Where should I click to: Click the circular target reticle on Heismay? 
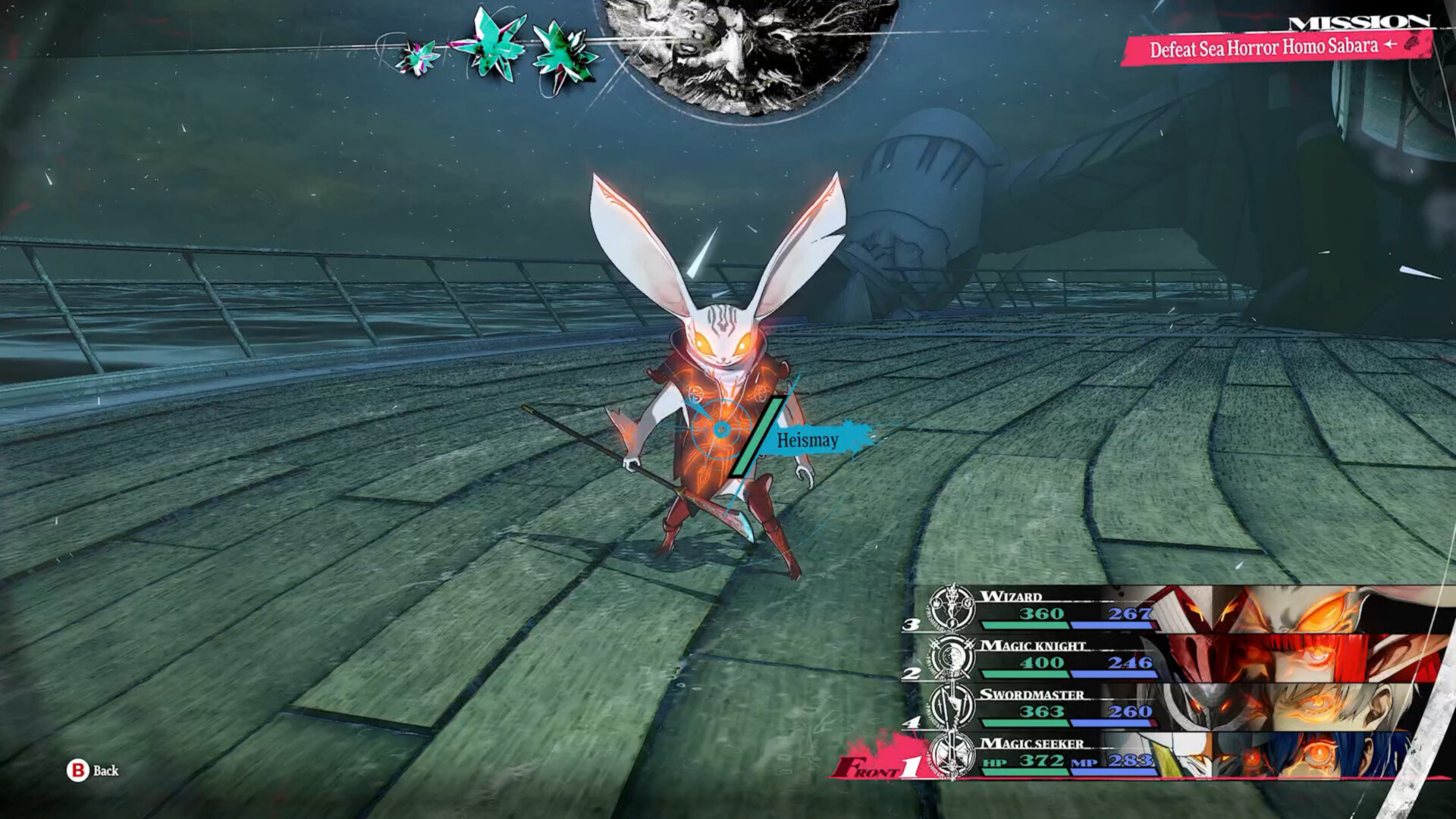pyautogui.click(x=721, y=430)
